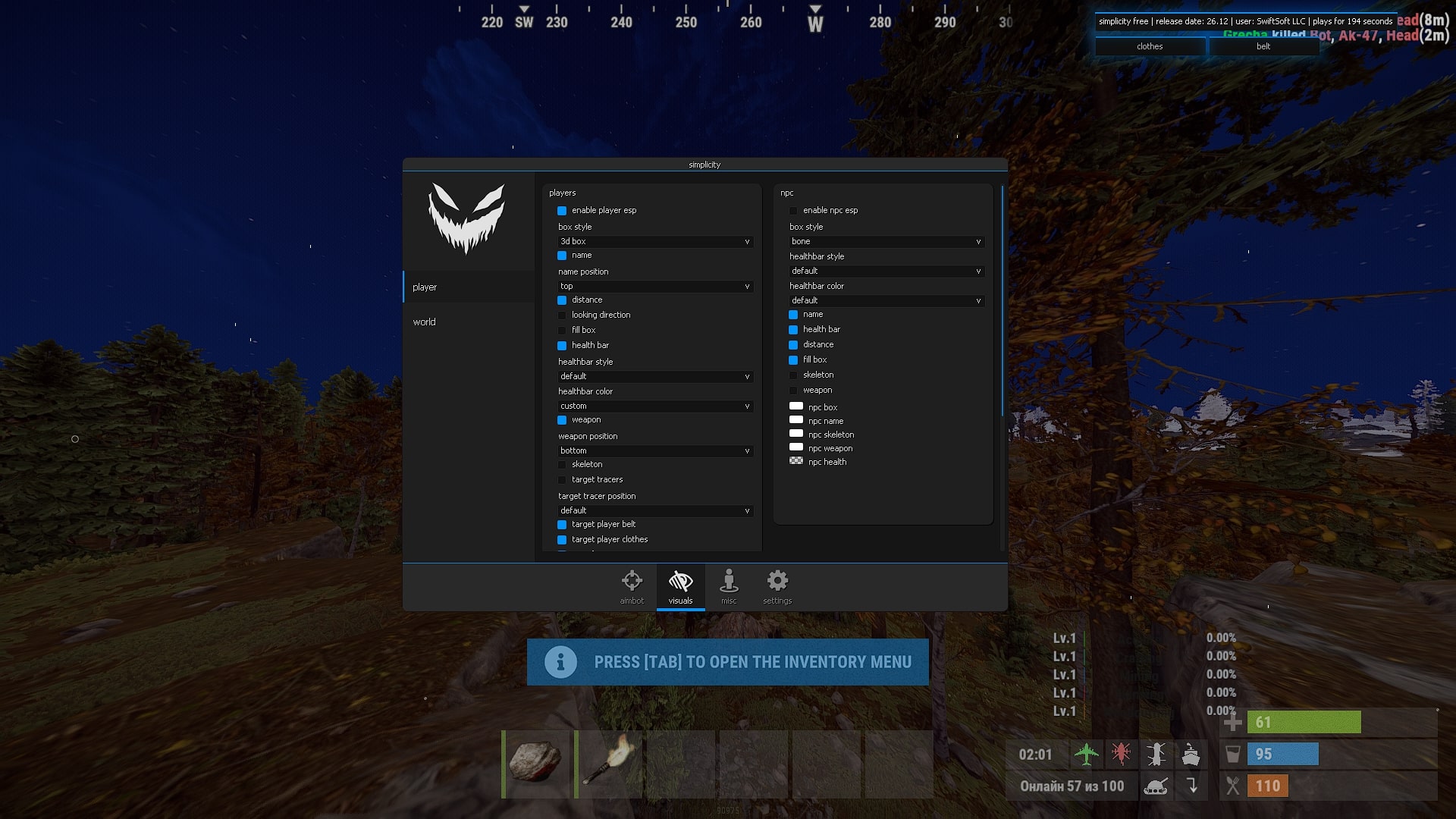Click the green airplane event icon
This screenshot has height=819, width=1456.
[1087, 754]
